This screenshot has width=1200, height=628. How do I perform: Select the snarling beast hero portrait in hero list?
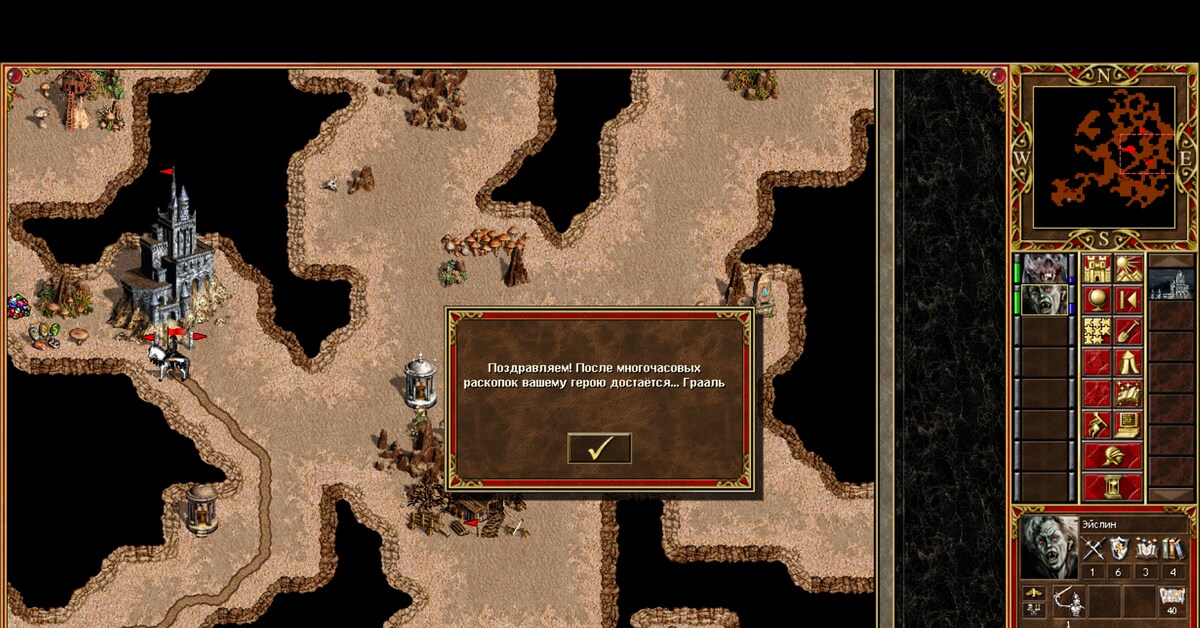1045,269
